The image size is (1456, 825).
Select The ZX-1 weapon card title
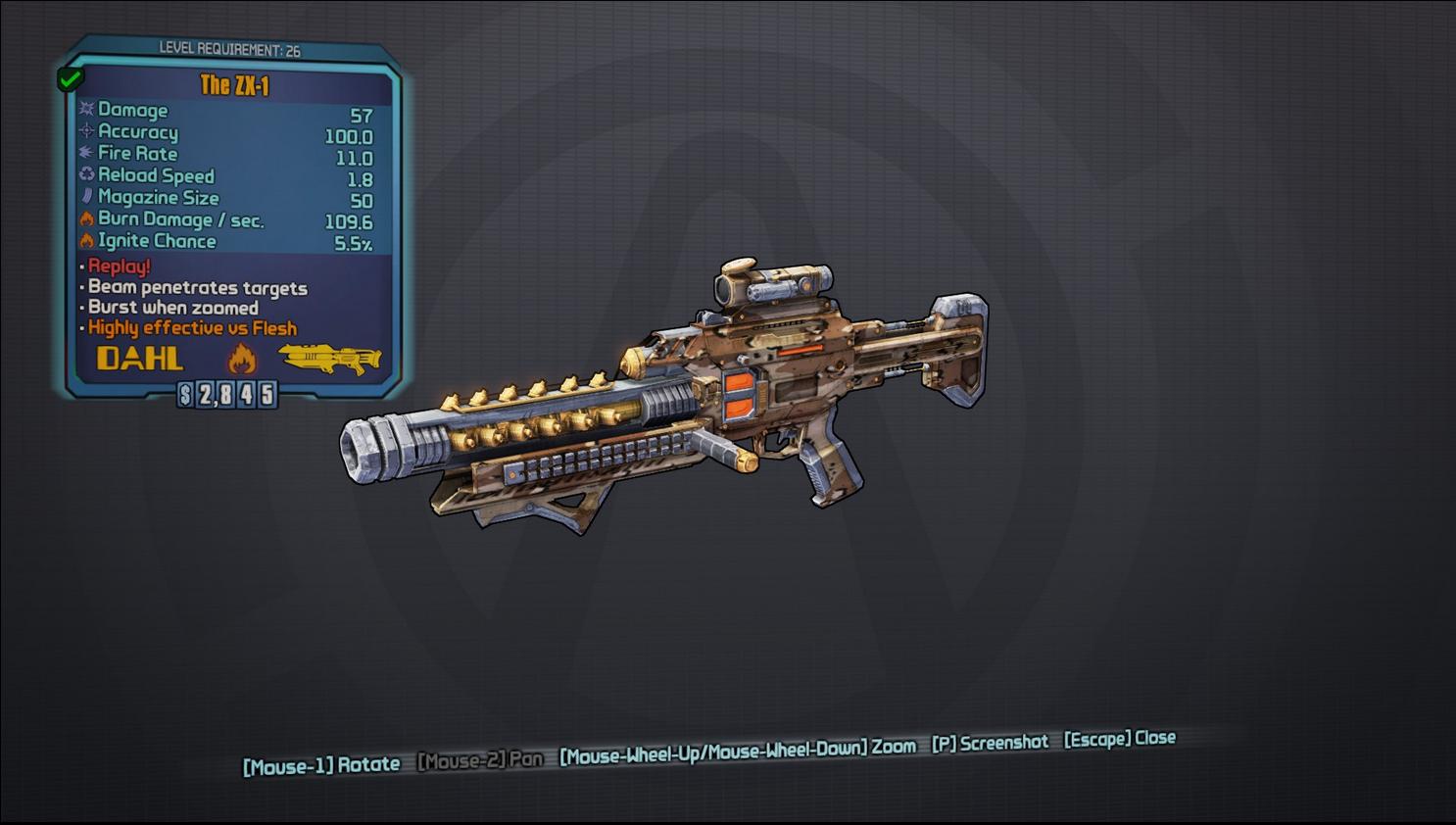(x=234, y=85)
